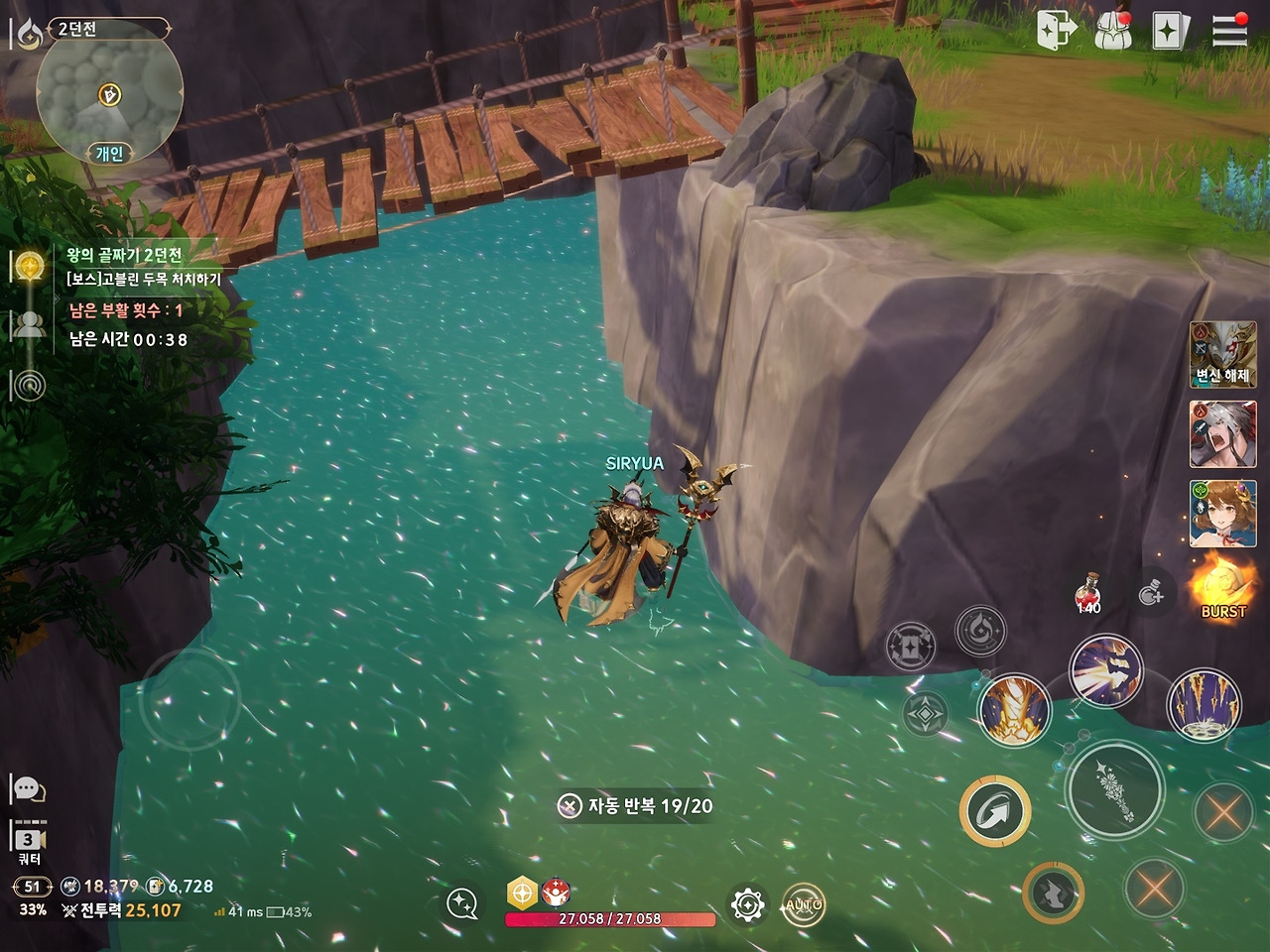The height and width of the screenshot is (952, 1270).
Task: Select the white-haired shouting character portrait
Action: (x=1222, y=434)
